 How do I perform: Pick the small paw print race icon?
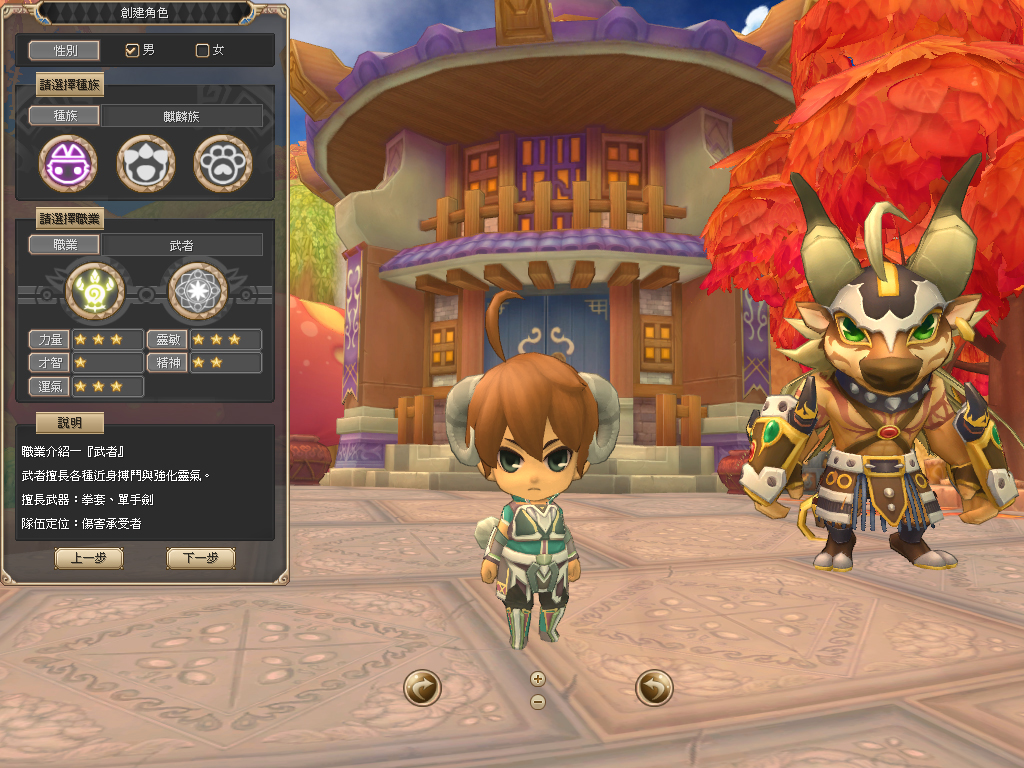pyautogui.click(x=222, y=163)
